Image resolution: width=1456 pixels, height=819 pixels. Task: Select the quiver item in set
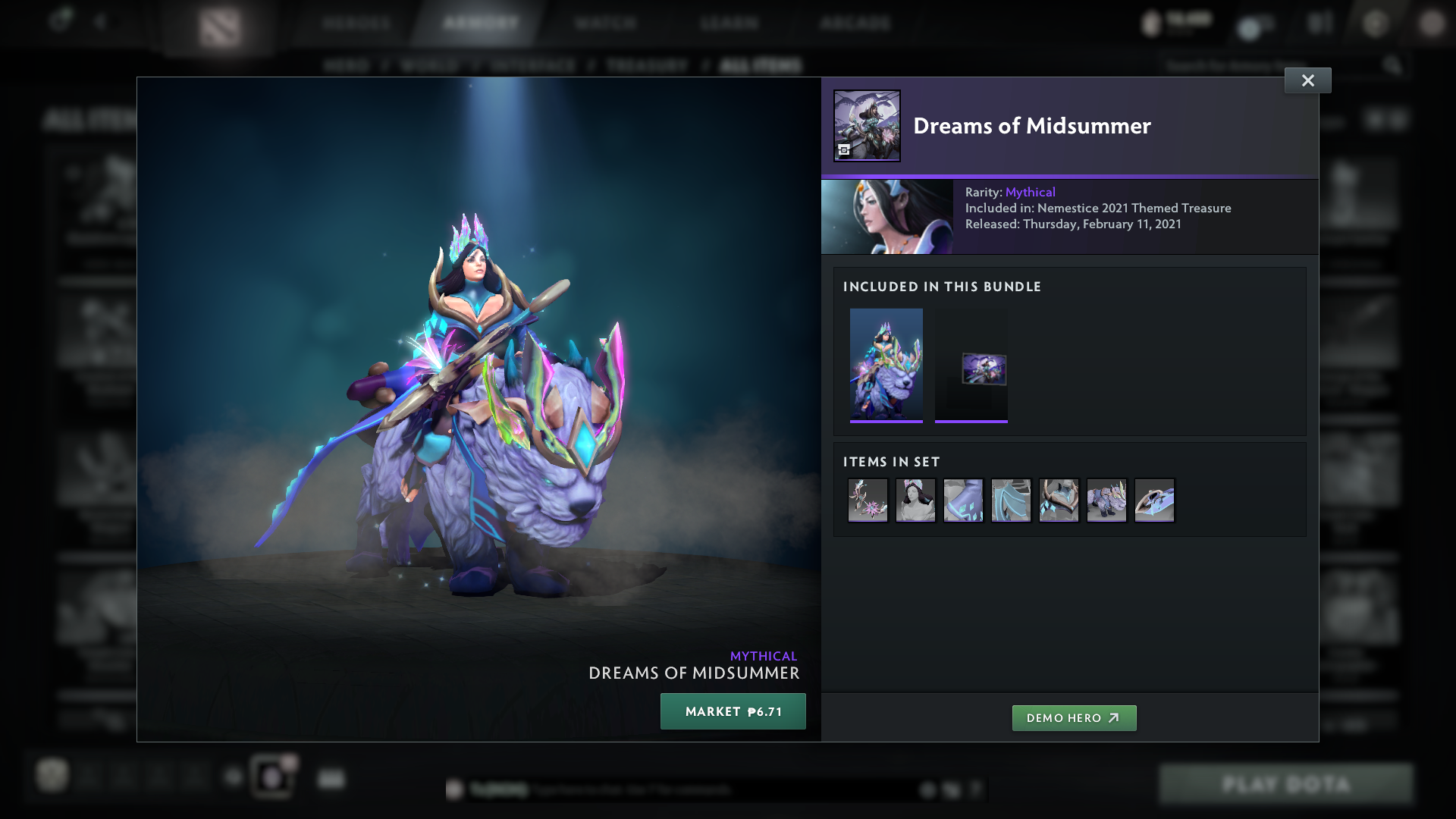click(1154, 500)
